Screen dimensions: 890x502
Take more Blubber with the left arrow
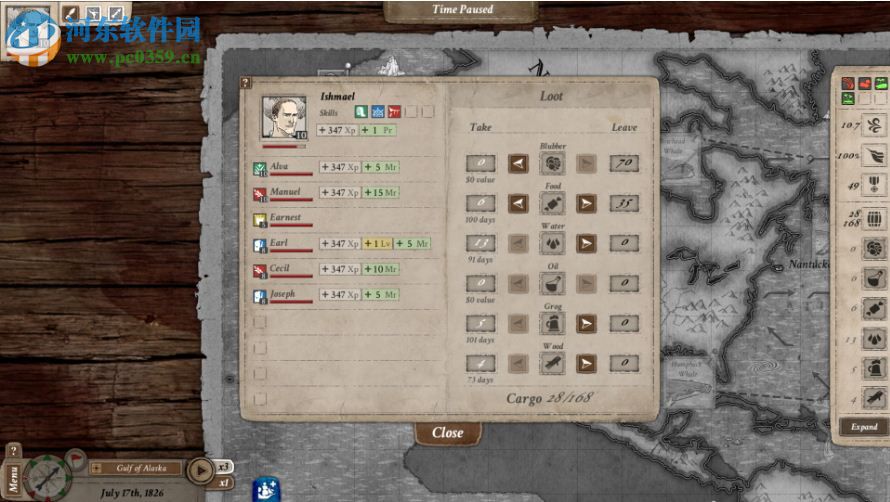pos(518,163)
